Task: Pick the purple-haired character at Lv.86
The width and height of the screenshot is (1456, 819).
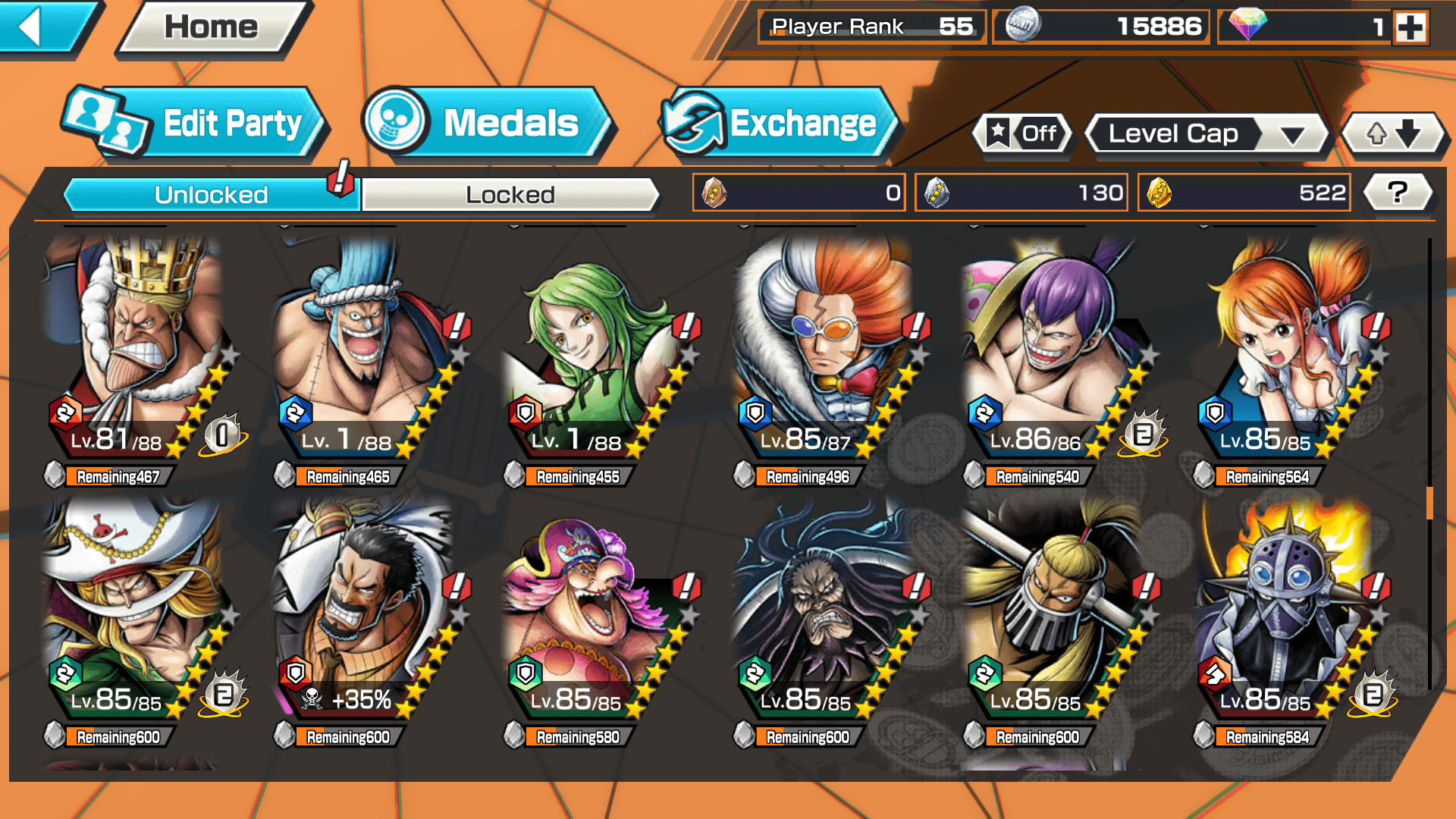Action: click(x=1054, y=349)
